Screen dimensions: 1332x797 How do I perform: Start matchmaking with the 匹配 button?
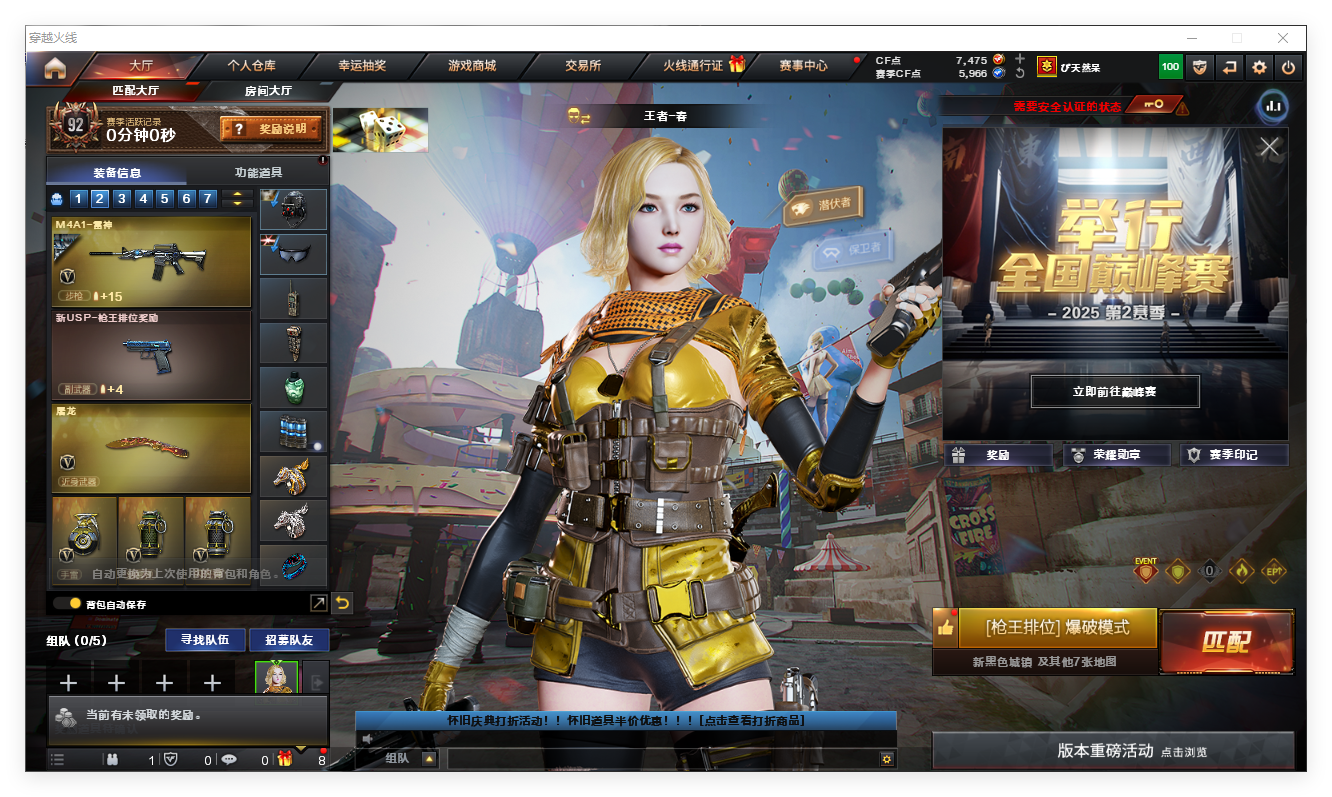pos(1226,642)
